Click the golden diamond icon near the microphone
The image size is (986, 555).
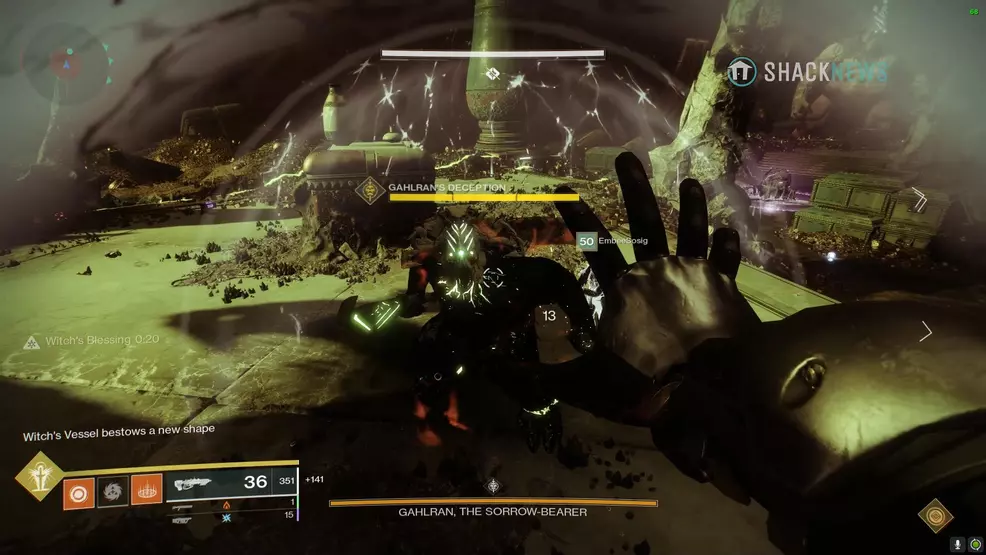tap(936, 515)
